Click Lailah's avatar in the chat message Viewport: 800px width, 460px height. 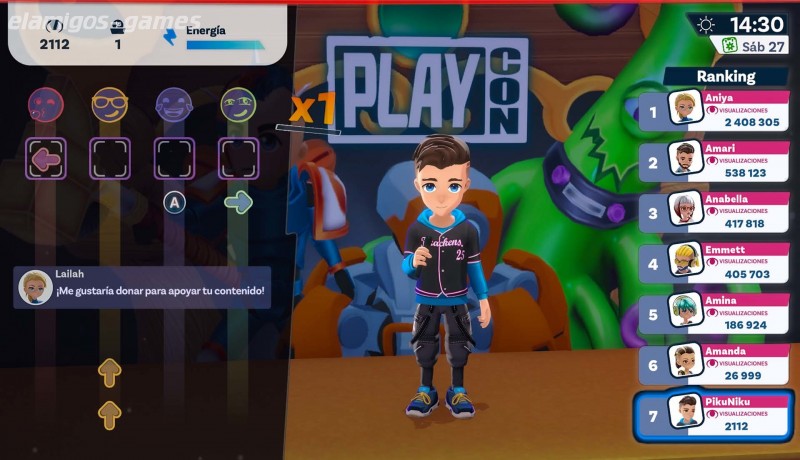coord(36,287)
